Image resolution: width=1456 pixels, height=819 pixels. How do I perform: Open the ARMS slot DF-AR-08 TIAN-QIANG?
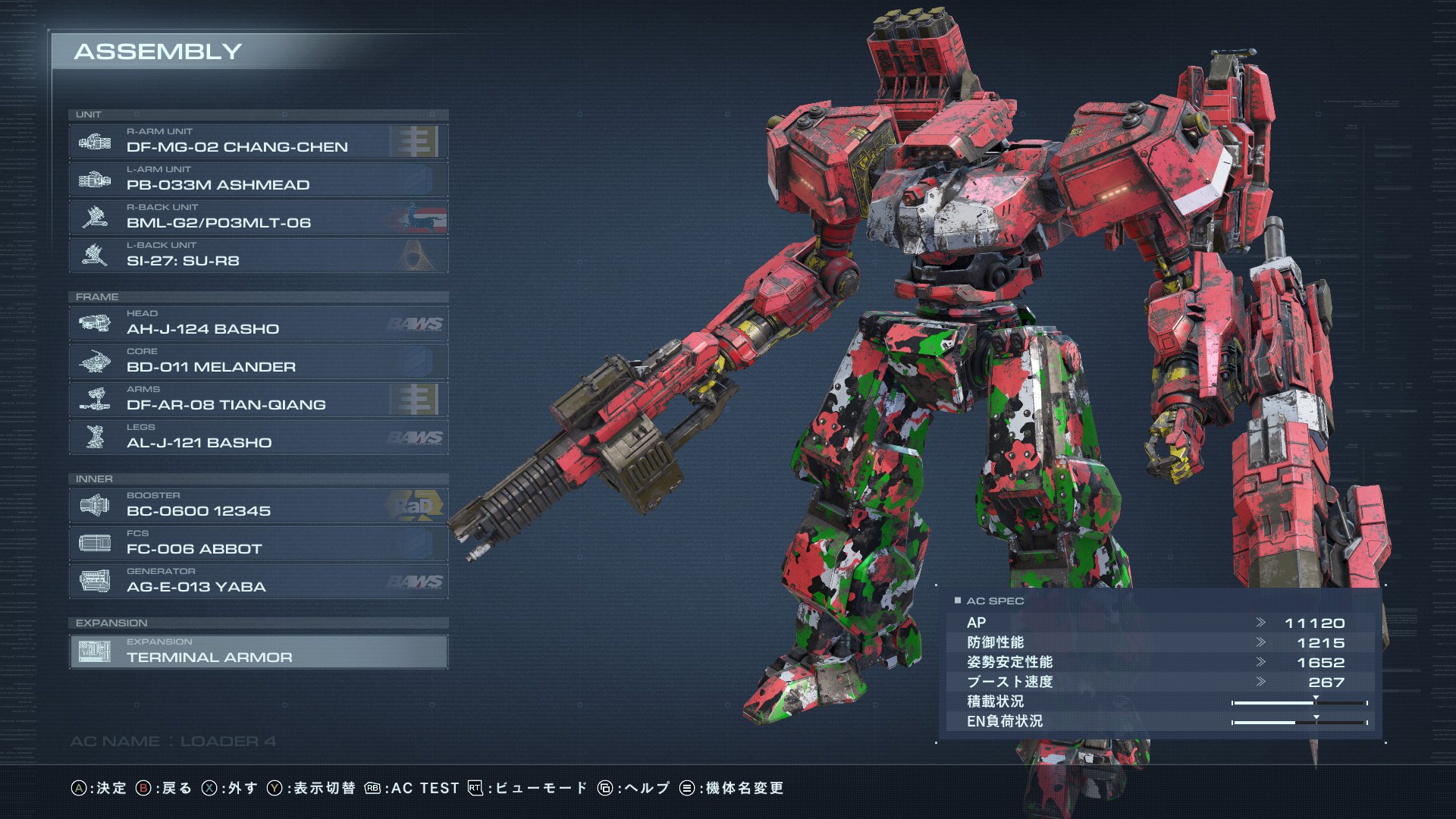click(x=258, y=399)
